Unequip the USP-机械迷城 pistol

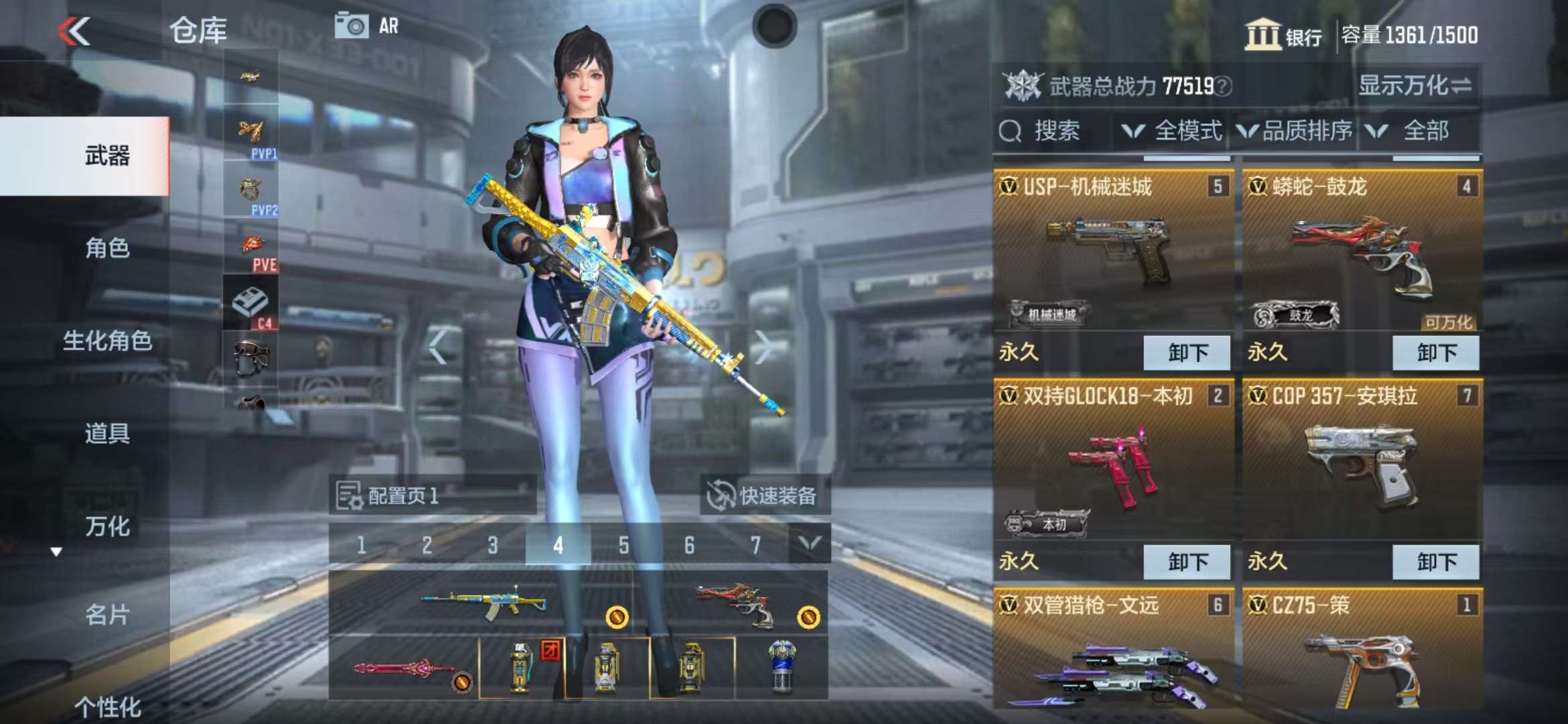tap(1187, 353)
